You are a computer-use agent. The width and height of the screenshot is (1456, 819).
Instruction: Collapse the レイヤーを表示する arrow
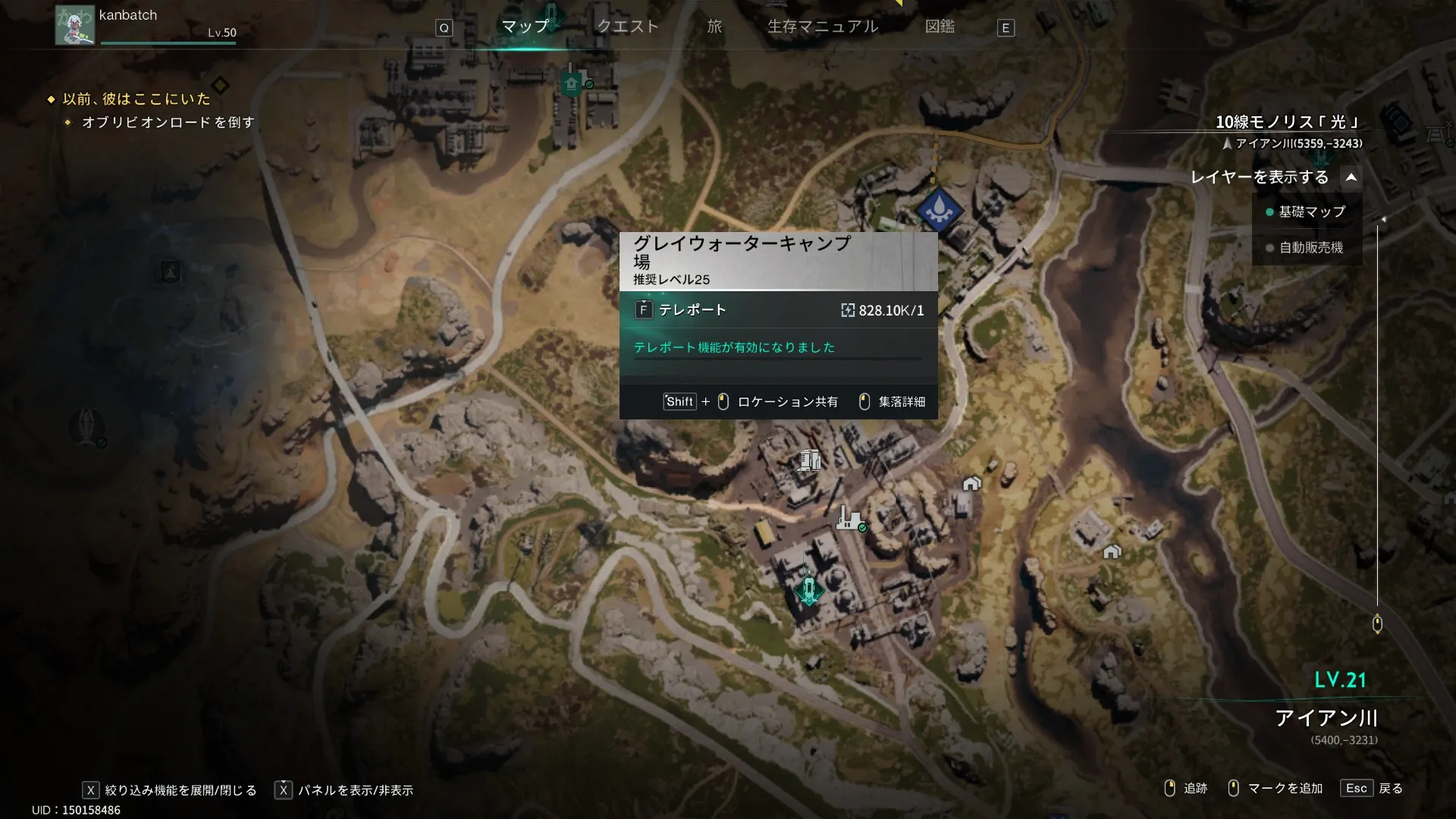(x=1351, y=177)
